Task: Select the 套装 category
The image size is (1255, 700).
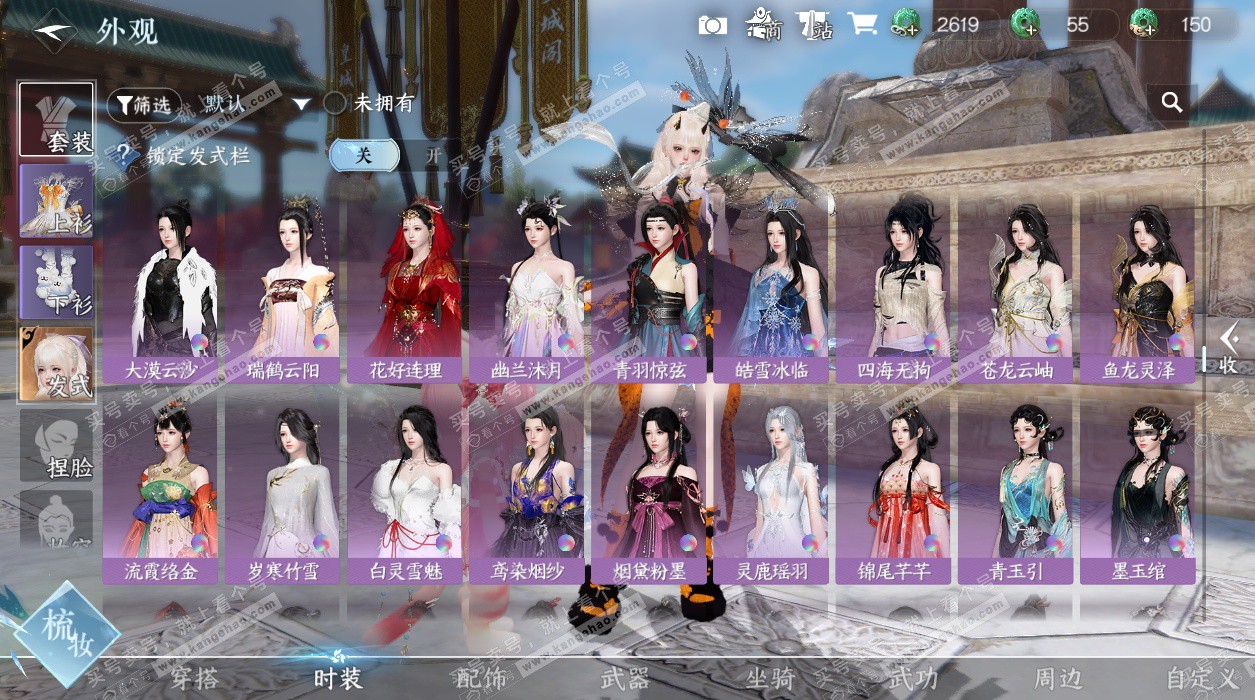Action: pos(57,120)
